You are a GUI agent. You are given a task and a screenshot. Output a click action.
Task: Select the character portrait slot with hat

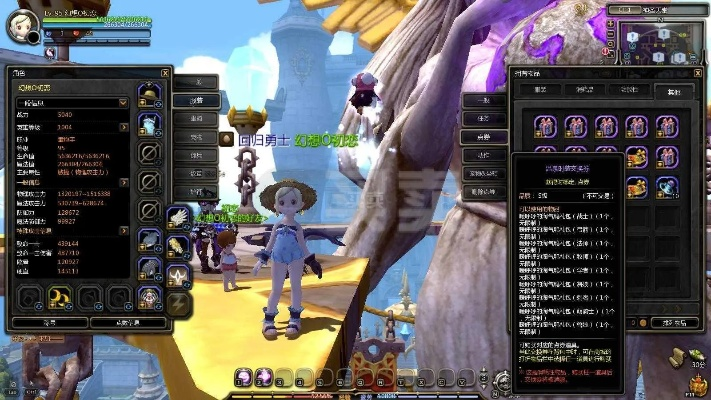coord(148,296)
